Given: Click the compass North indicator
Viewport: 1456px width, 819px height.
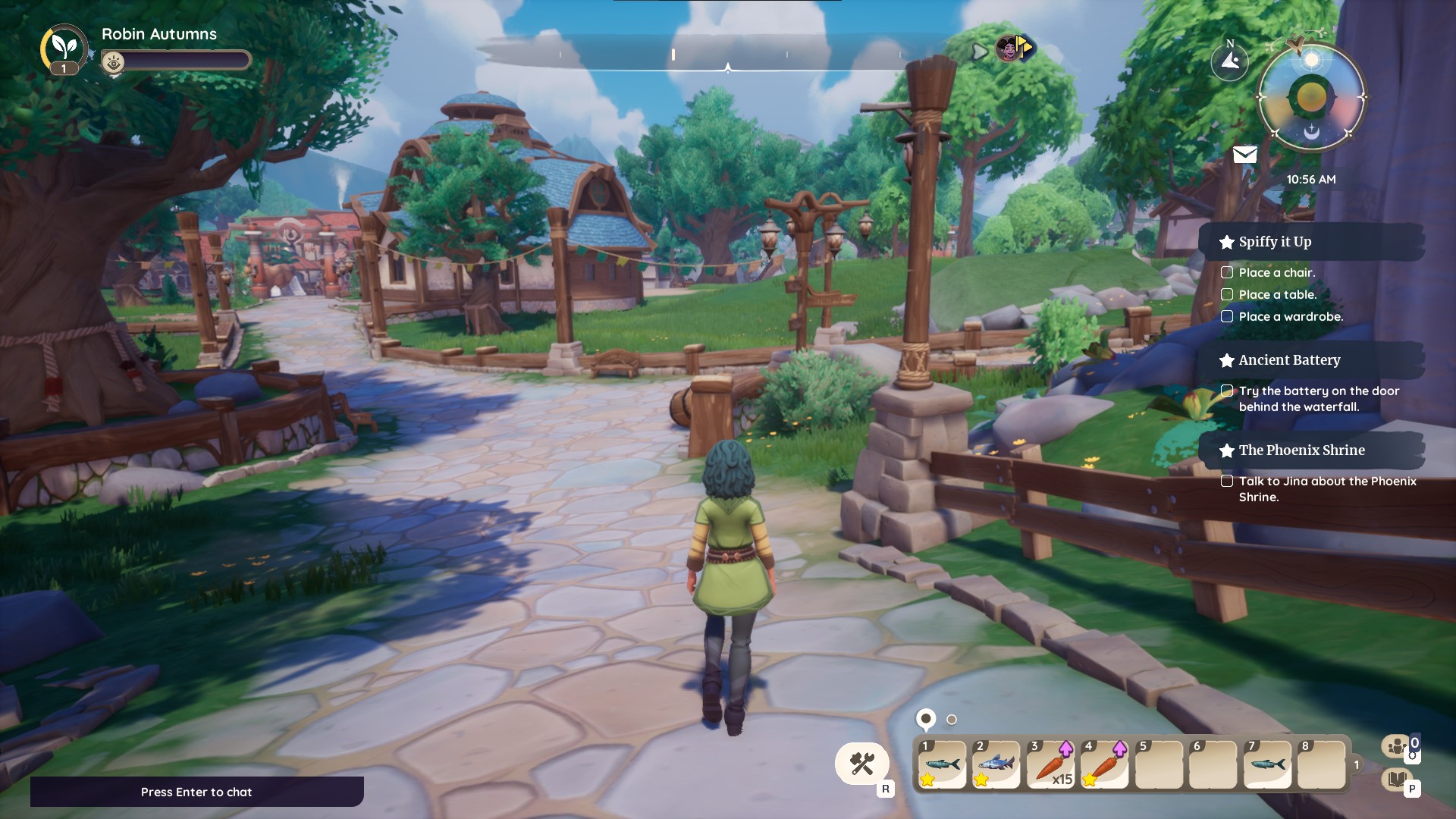Looking at the screenshot, I should (1230, 61).
